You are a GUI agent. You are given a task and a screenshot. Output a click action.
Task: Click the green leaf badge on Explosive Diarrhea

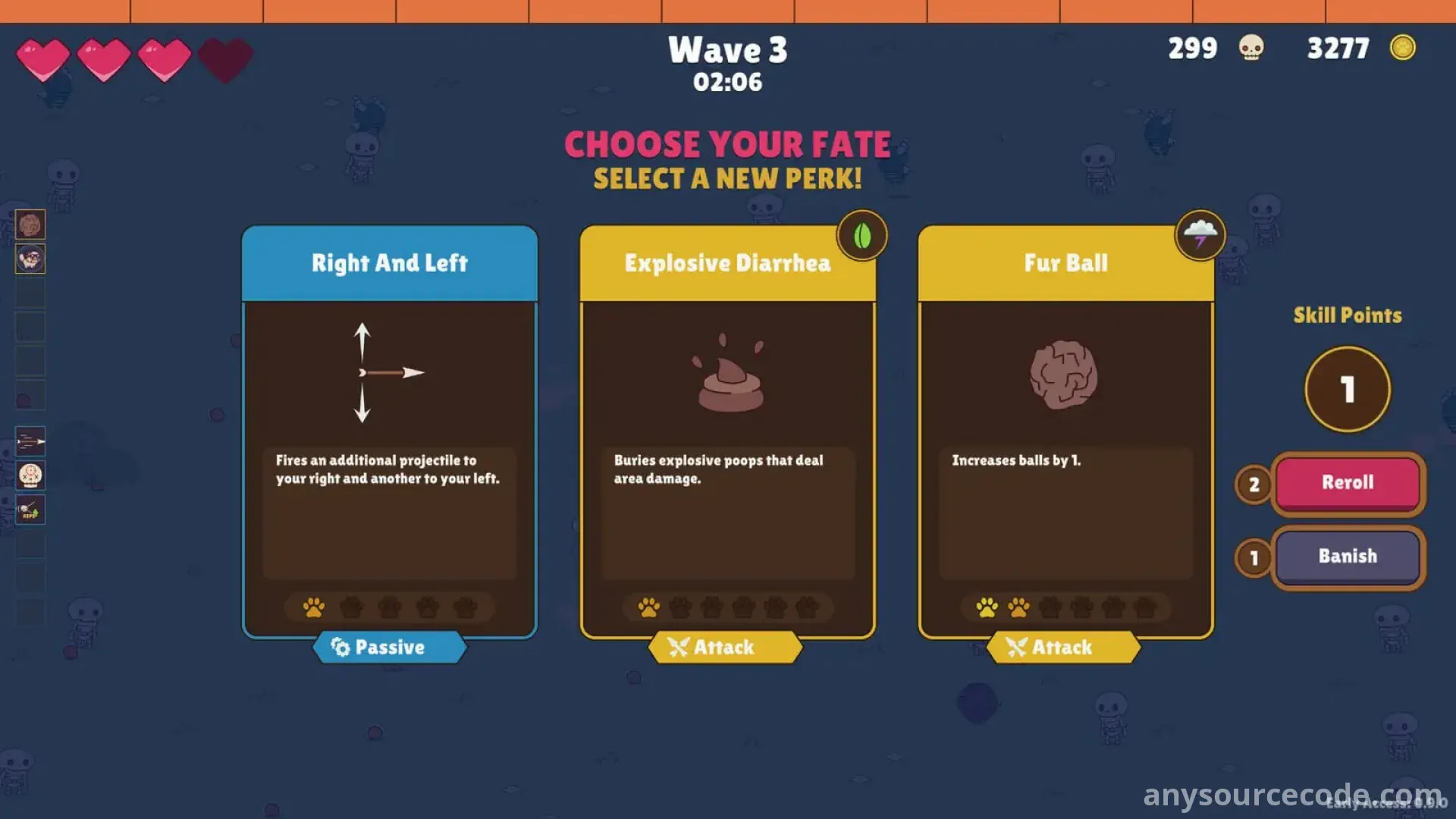click(862, 236)
